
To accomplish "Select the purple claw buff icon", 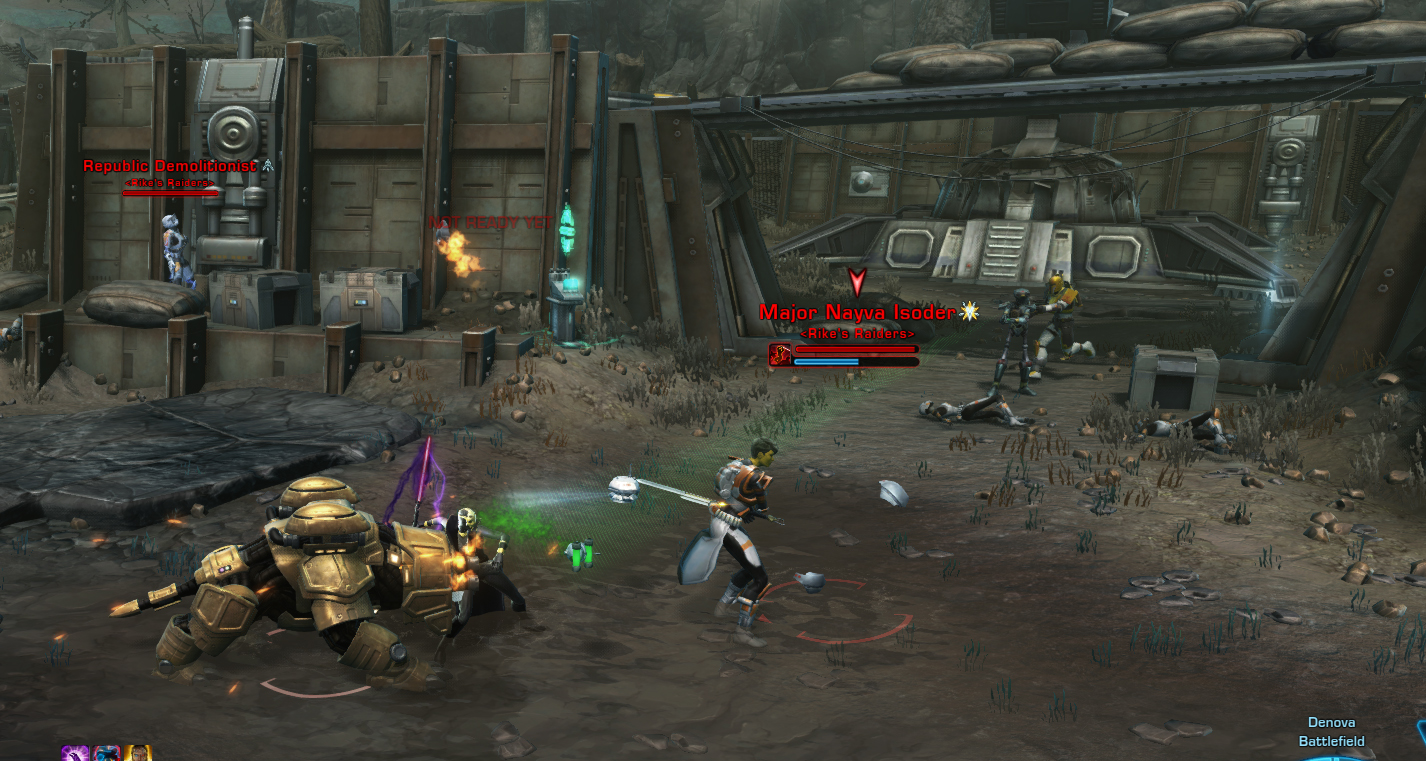I will (75, 753).
